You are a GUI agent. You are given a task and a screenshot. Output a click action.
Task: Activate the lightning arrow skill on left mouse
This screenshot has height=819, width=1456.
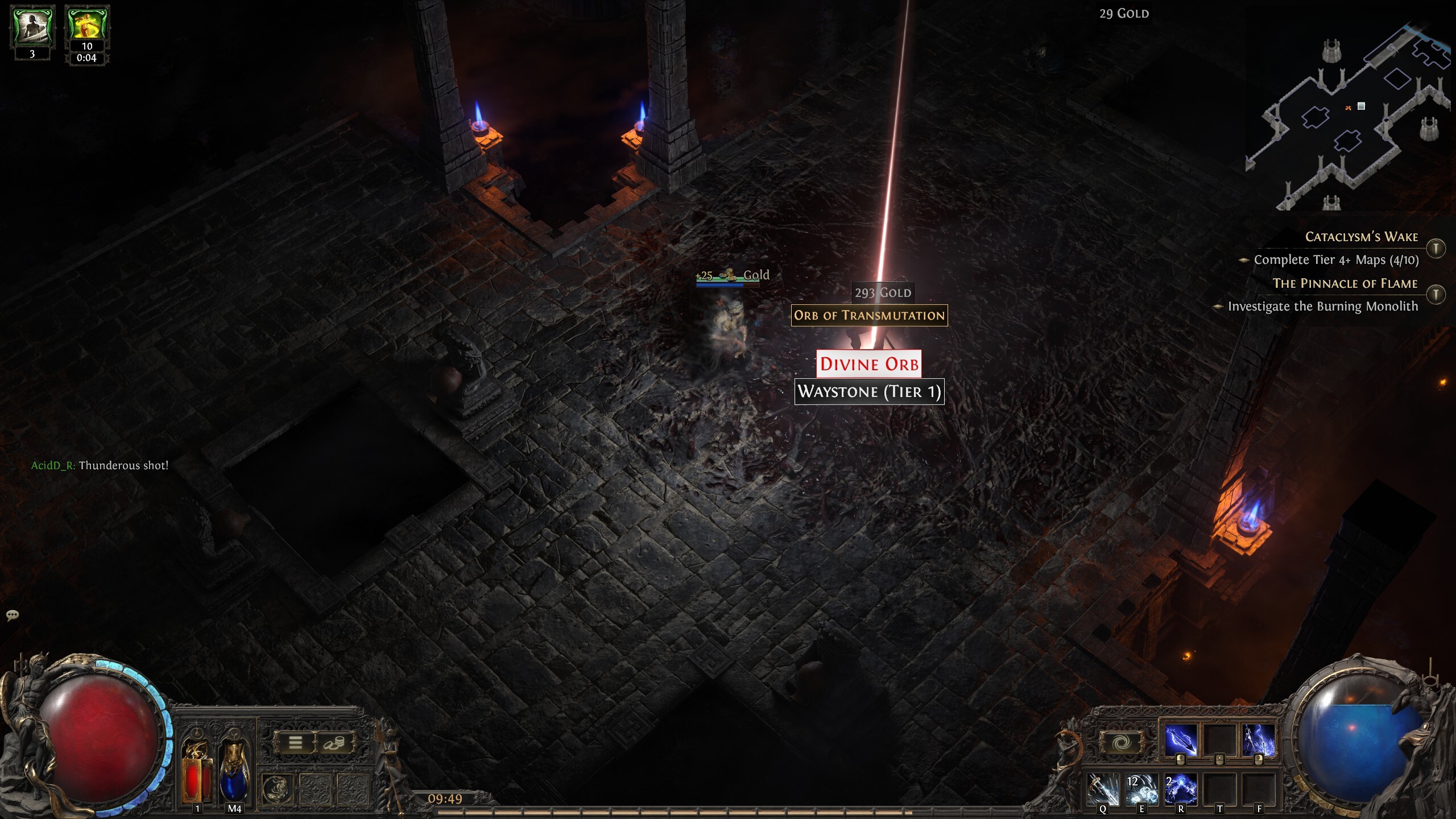(1181, 741)
